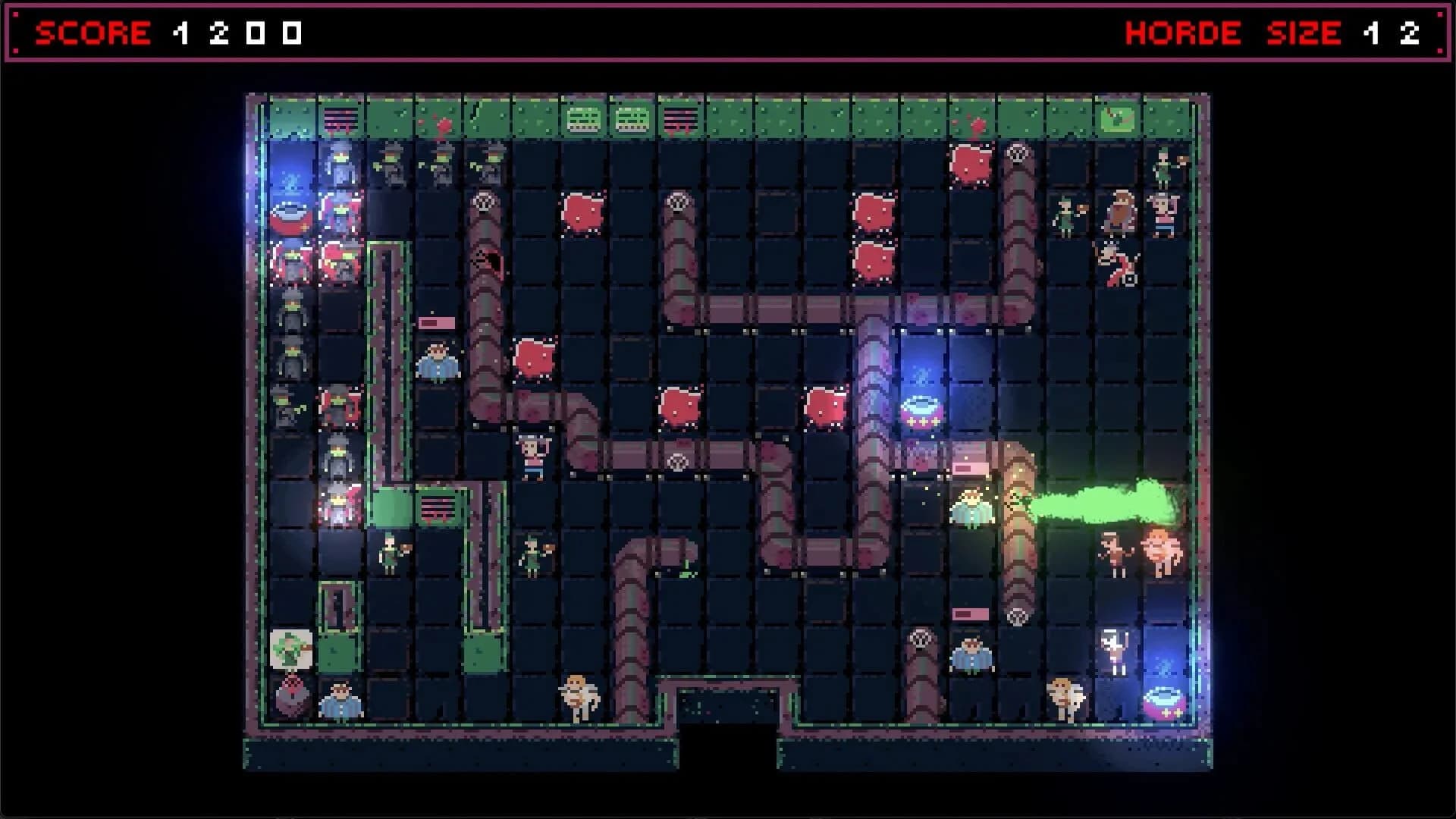1456x819 pixels.
Task: Toggle the valve on the top-right vertical pipe
Action: [1017, 153]
